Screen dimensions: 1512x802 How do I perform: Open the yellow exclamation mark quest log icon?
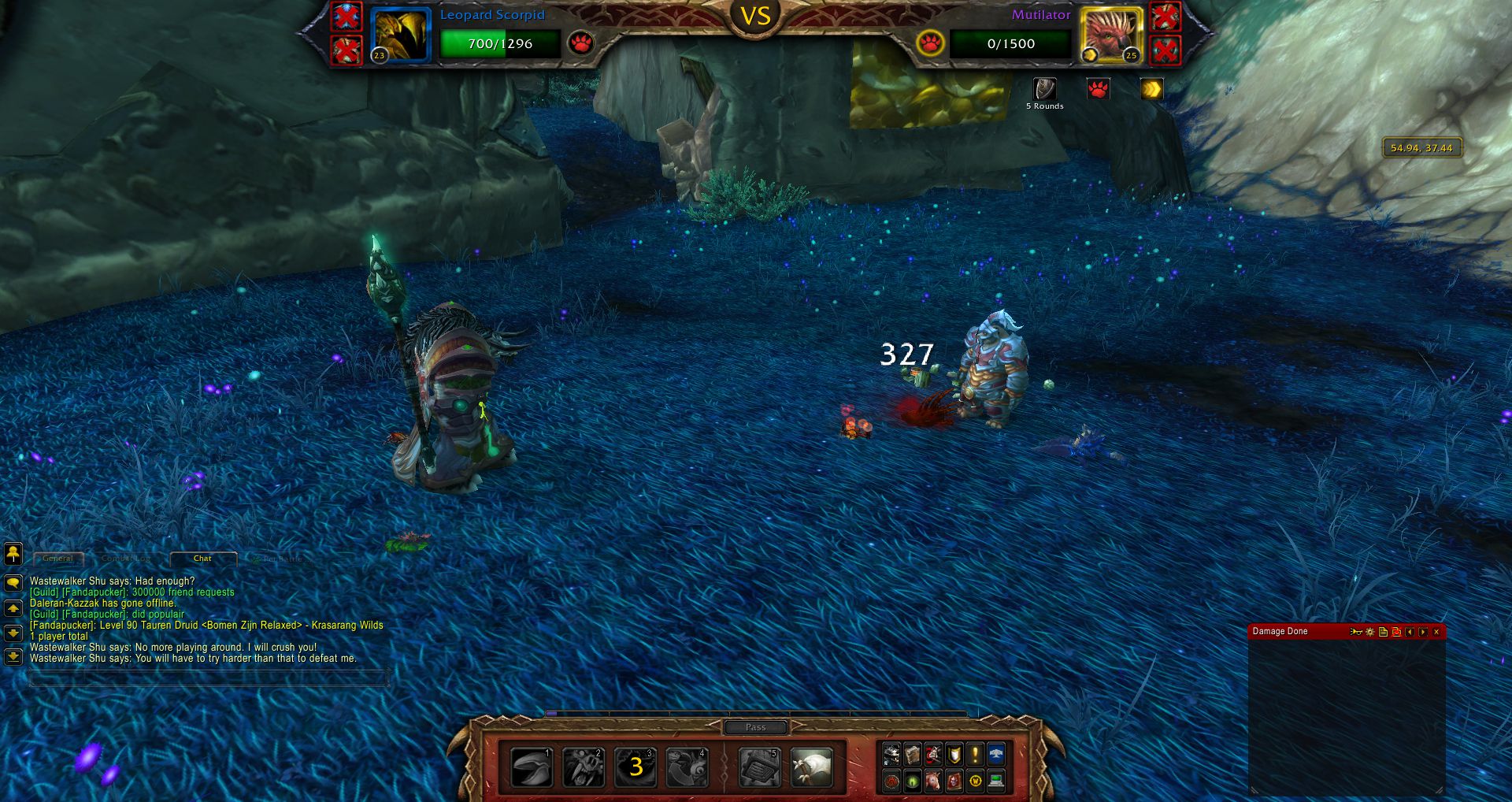pyautogui.click(x=975, y=755)
